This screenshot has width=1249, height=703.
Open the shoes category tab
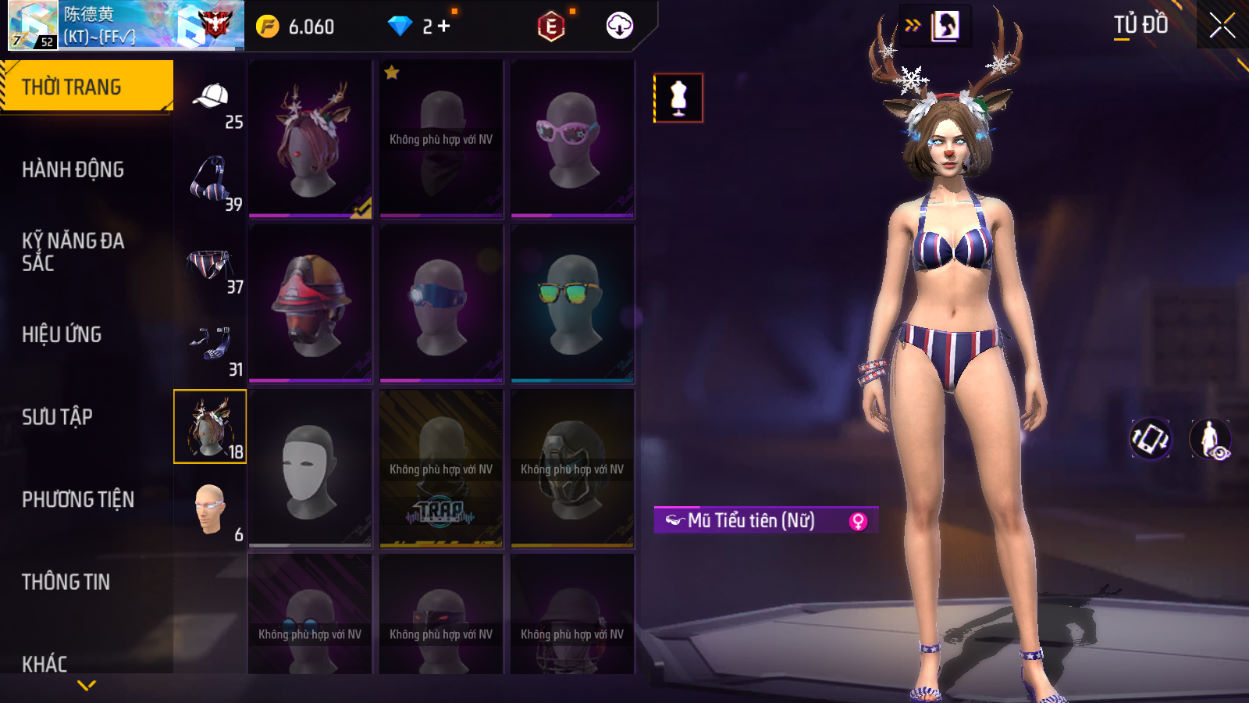[210, 347]
